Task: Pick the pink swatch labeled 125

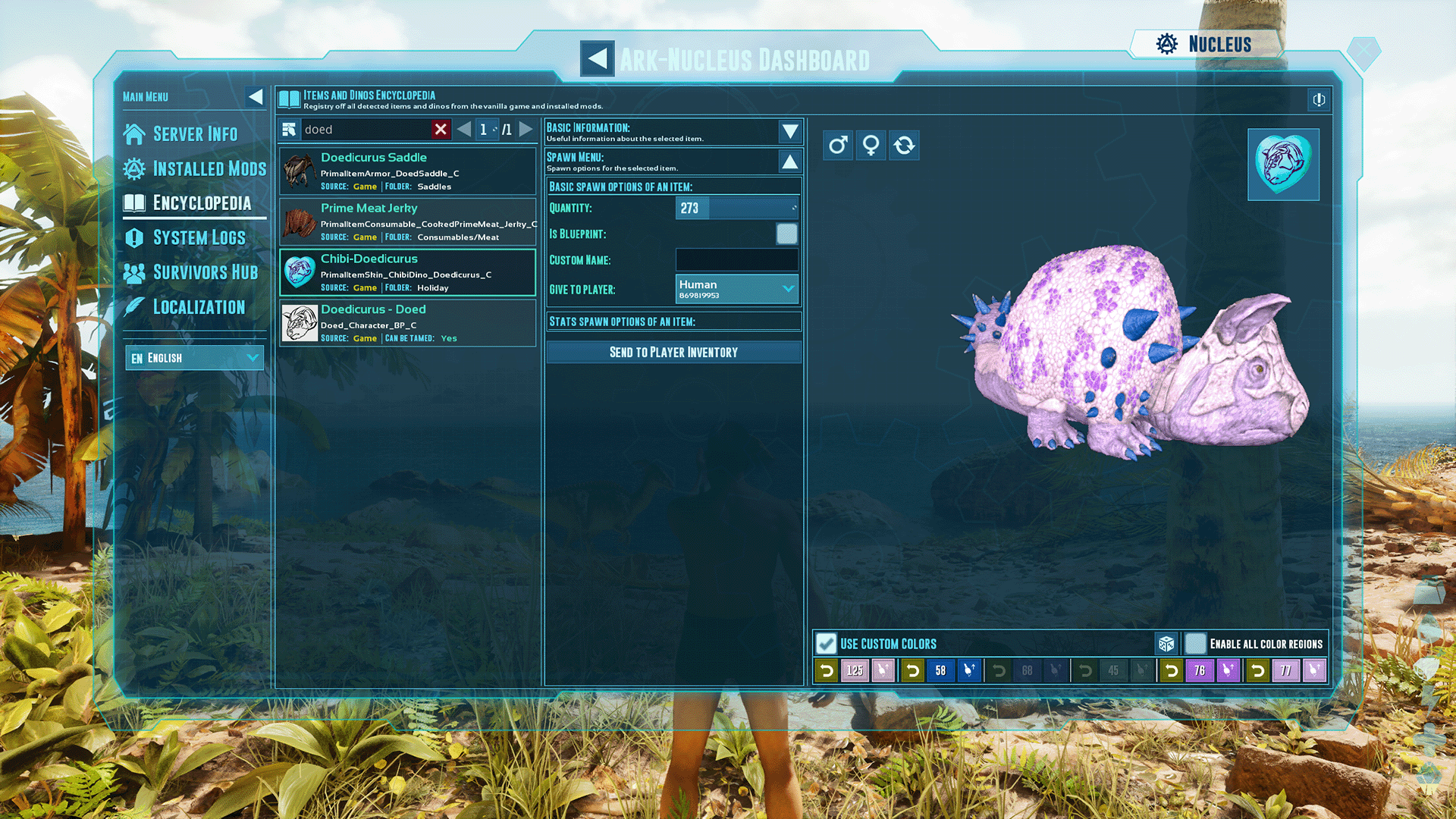Action: pos(854,670)
